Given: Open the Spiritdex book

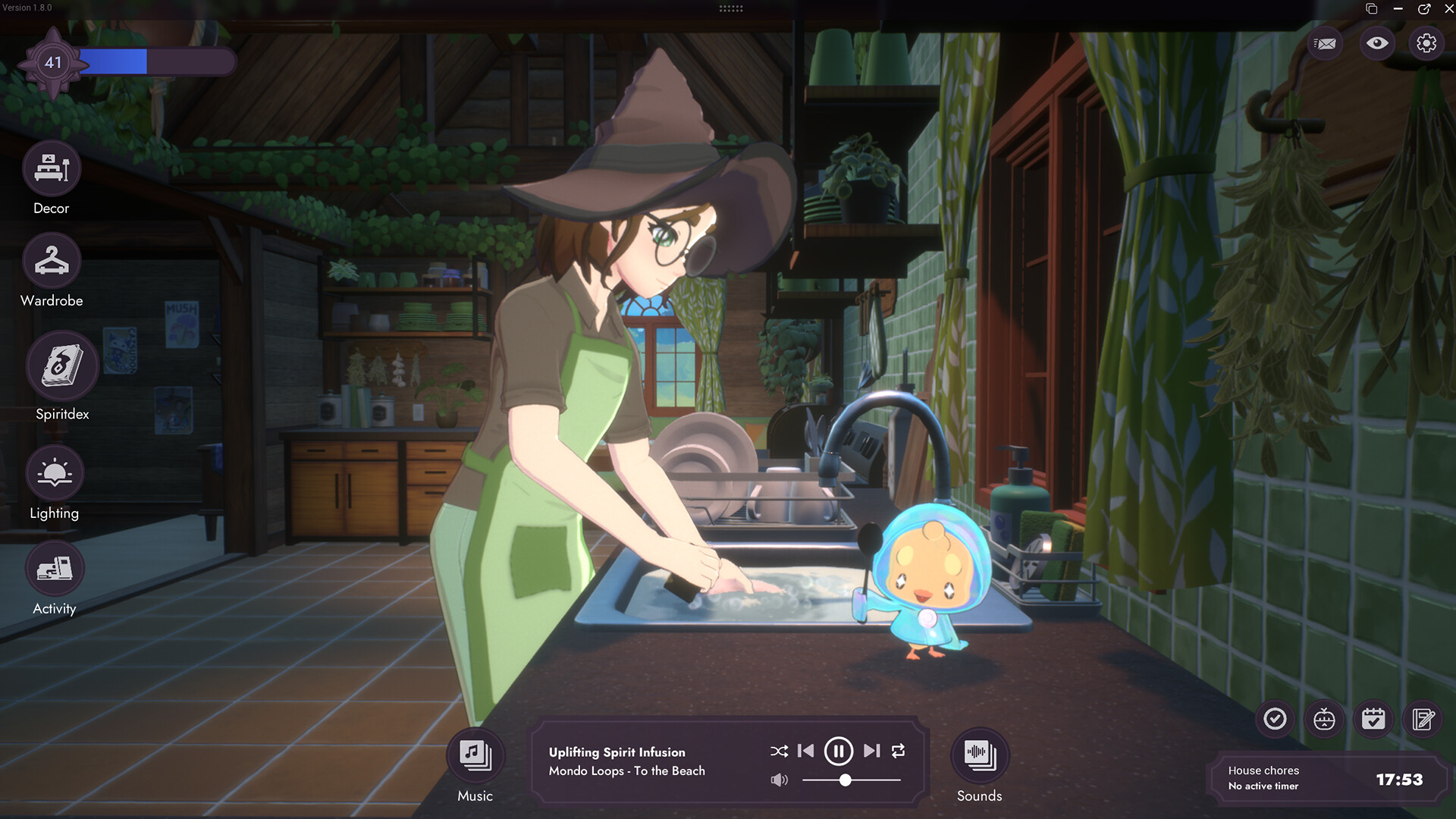Looking at the screenshot, I should [62, 366].
